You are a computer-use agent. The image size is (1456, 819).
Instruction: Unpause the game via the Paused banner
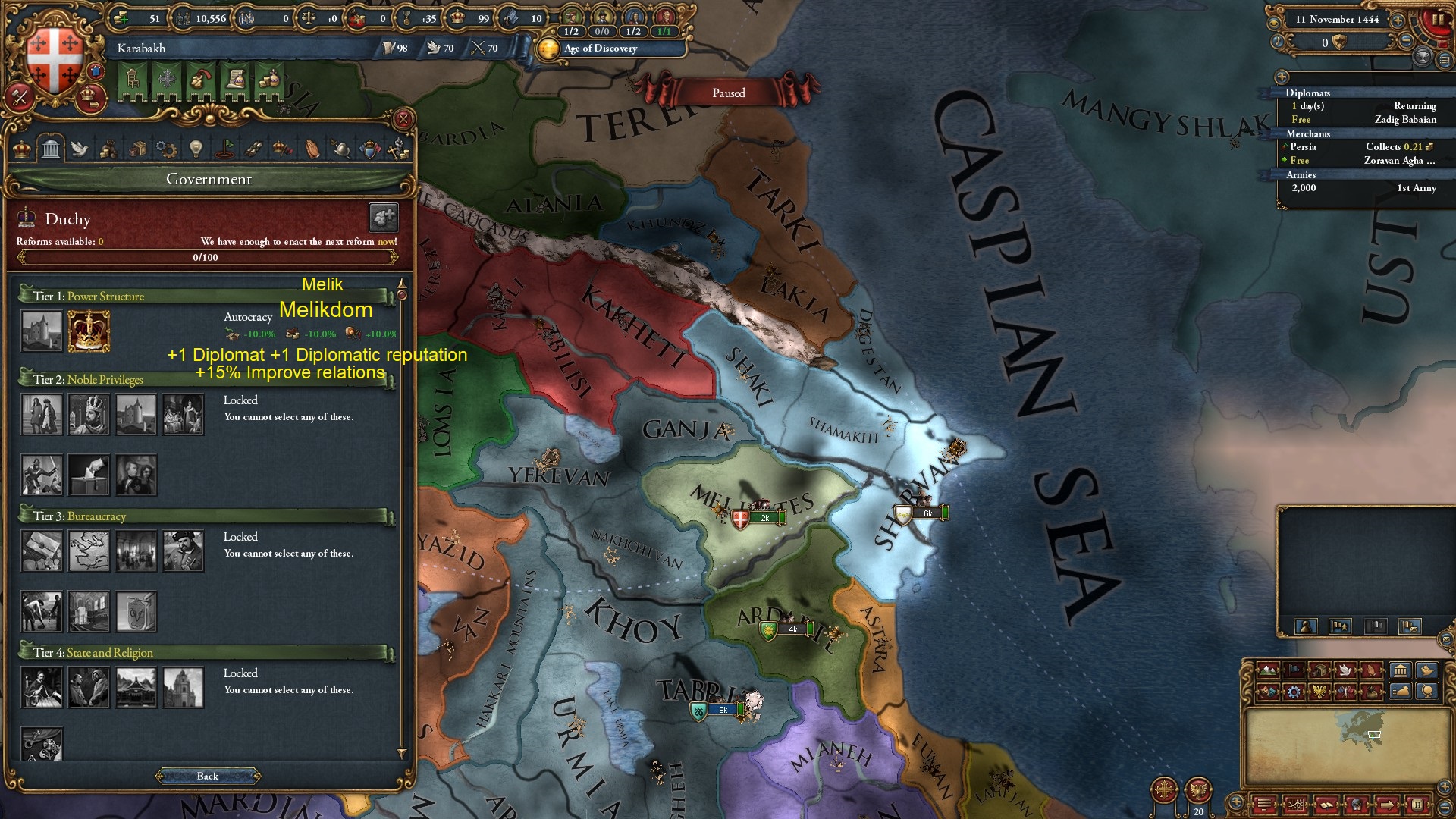(728, 93)
